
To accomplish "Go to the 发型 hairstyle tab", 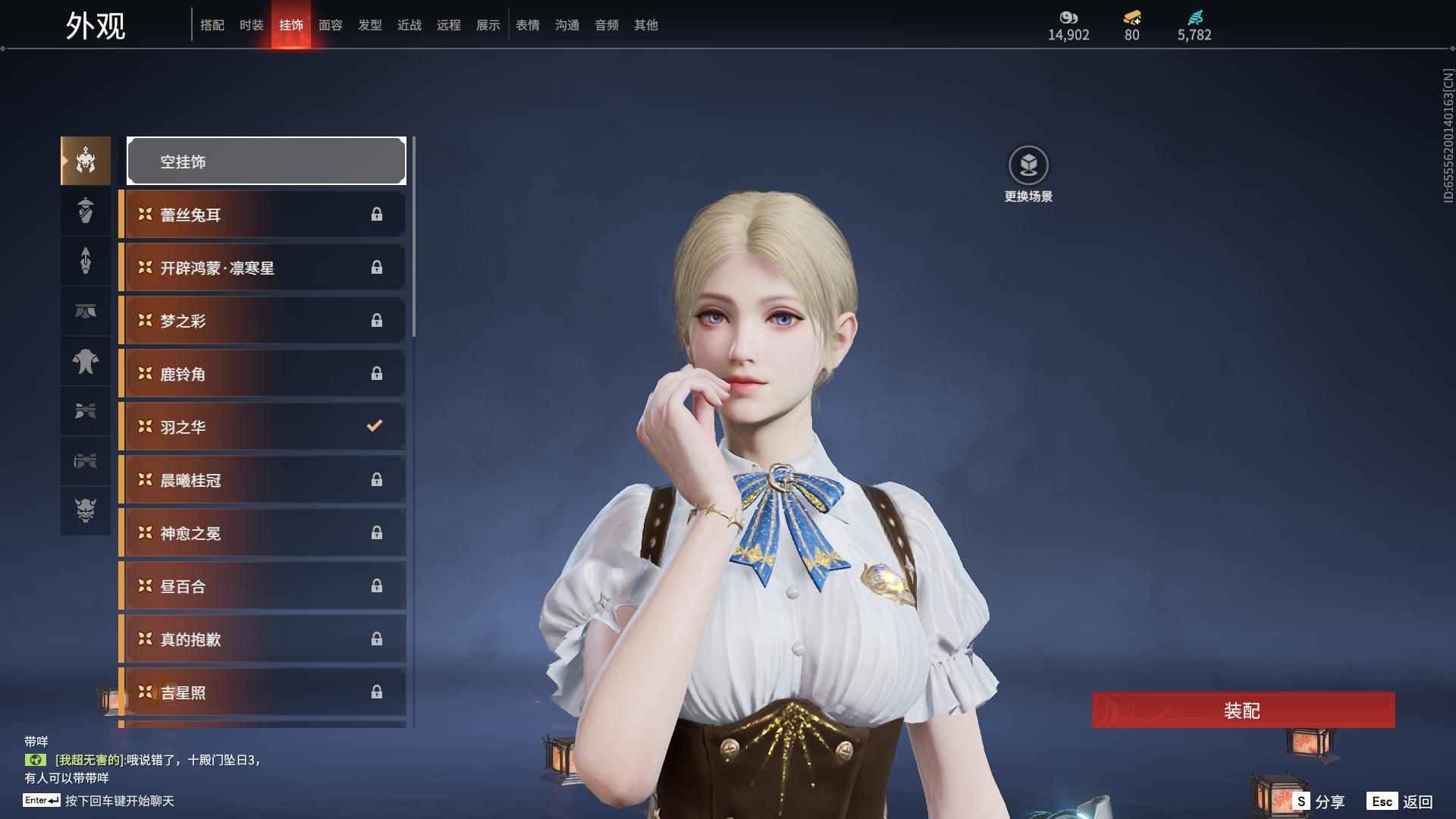I will click(x=370, y=25).
